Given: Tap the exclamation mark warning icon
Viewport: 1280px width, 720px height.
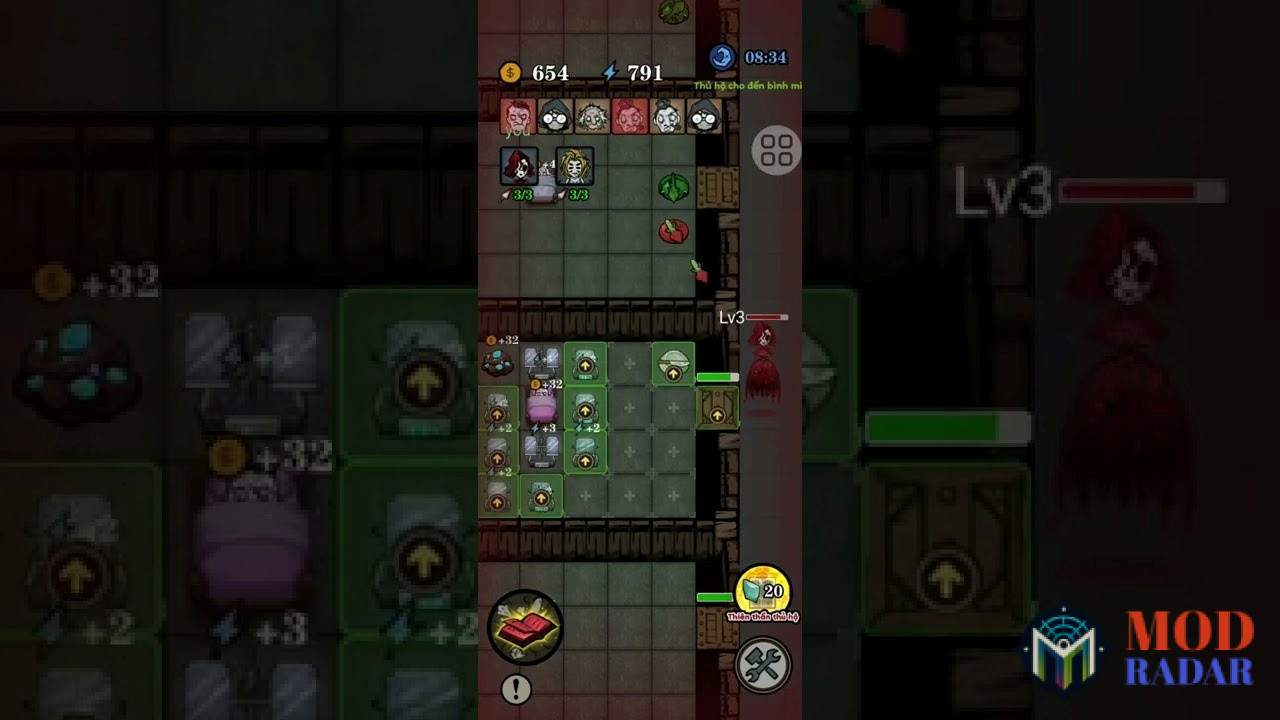Looking at the screenshot, I should pyautogui.click(x=516, y=689).
